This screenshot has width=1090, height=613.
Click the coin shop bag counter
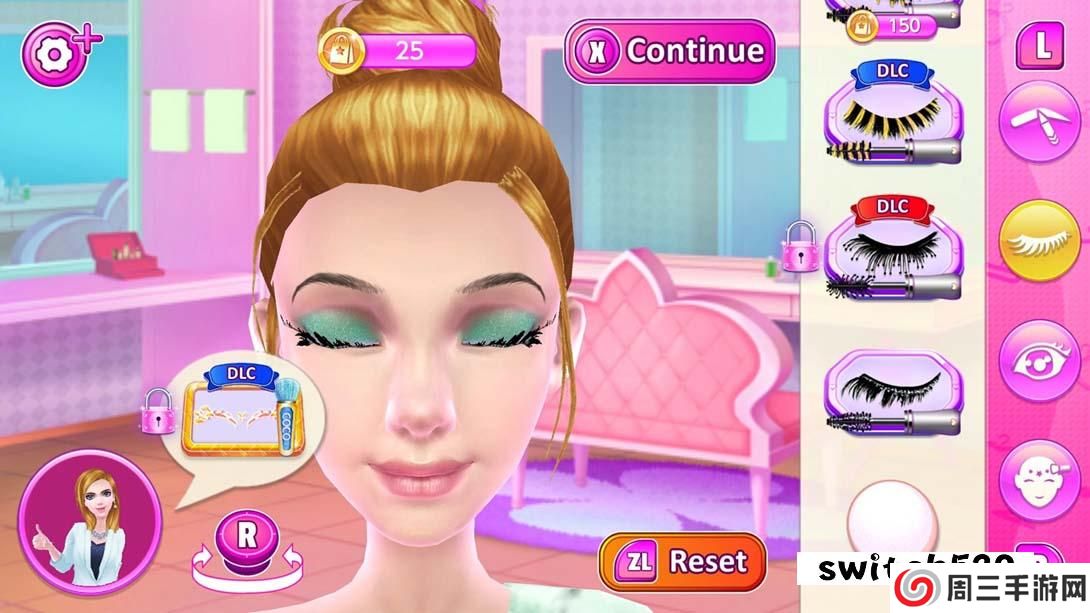(398, 50)
